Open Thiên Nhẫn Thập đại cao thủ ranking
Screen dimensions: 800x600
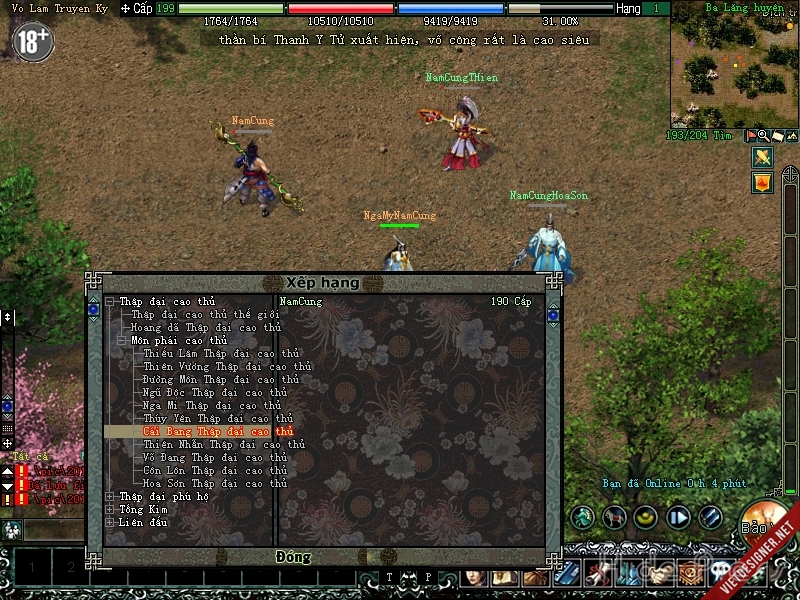223,444
